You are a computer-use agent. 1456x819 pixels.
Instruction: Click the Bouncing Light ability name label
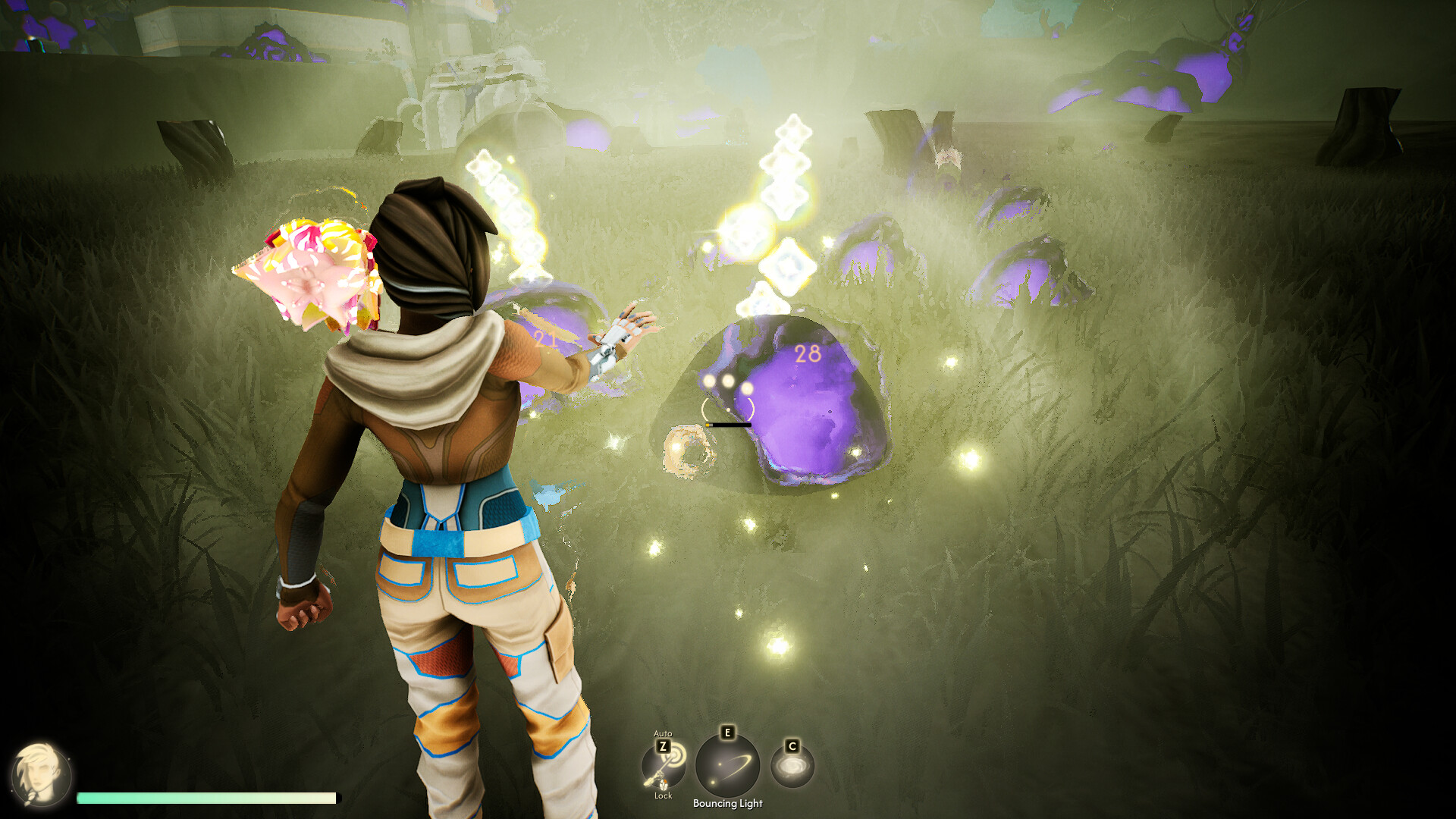point(727,805)
